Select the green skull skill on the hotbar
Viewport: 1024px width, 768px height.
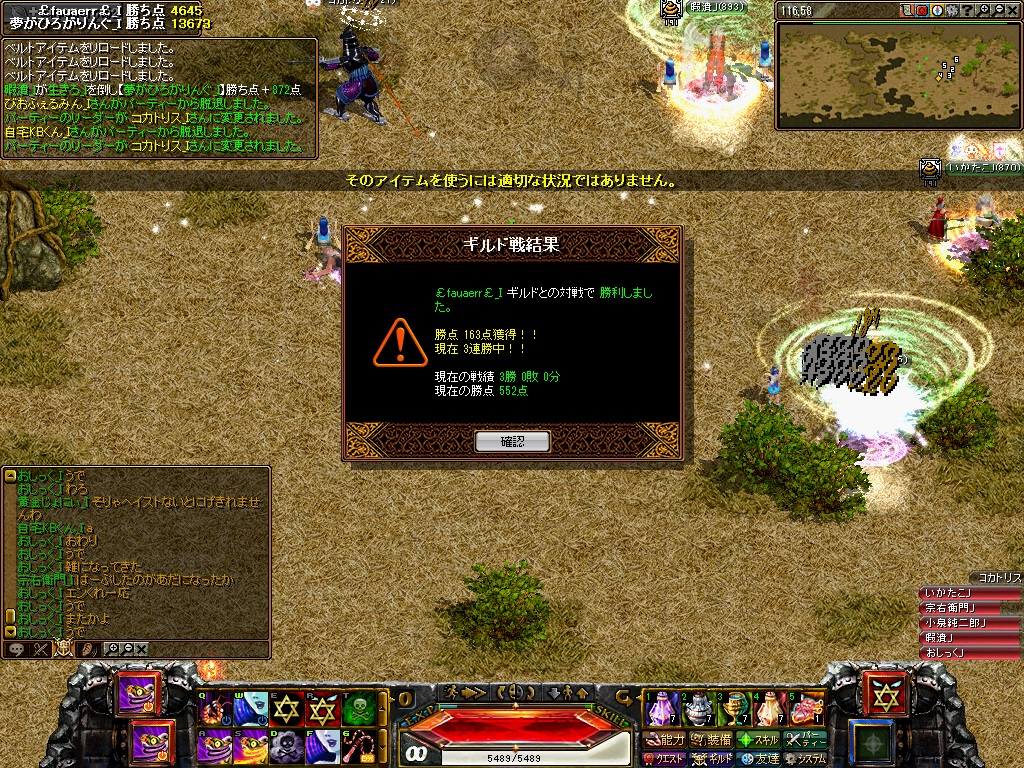pos(357,710)
